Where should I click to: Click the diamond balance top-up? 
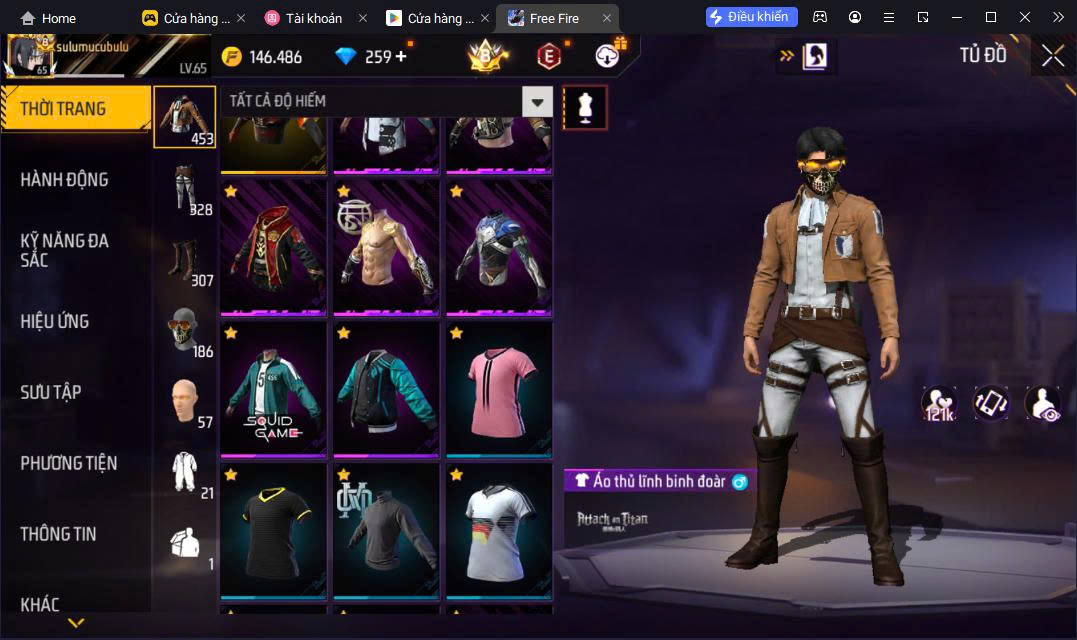pos(401,57)
